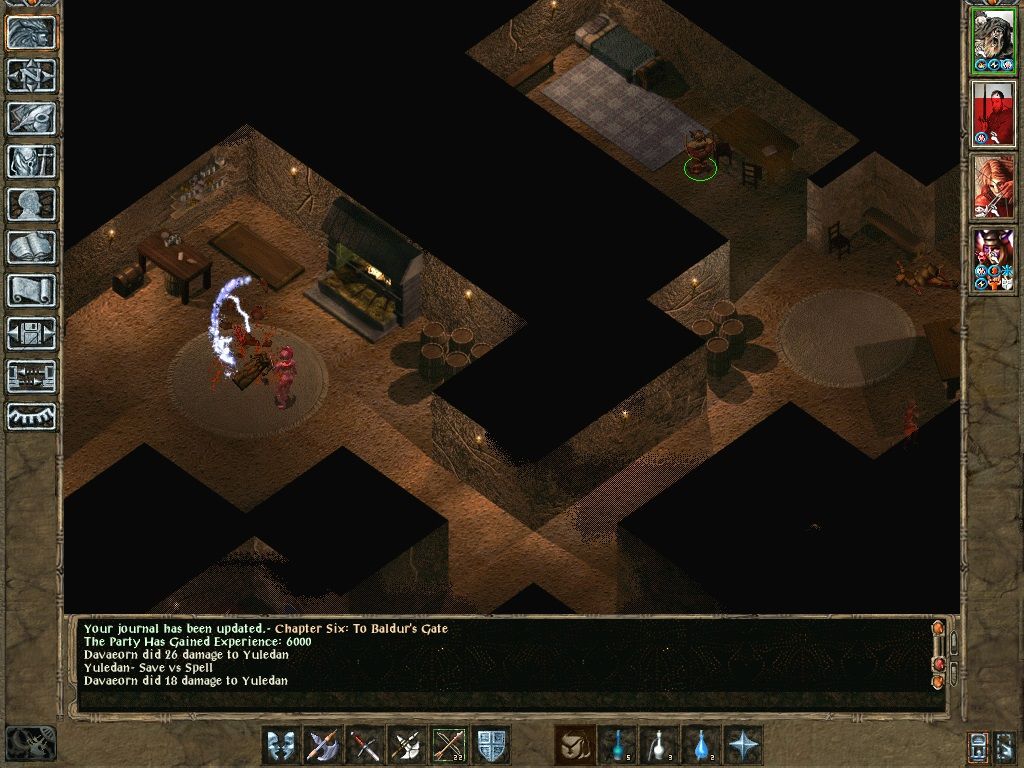Activate the shield guard button
The width and height of the screenshot is (1024, 768).
click(492, 746)
